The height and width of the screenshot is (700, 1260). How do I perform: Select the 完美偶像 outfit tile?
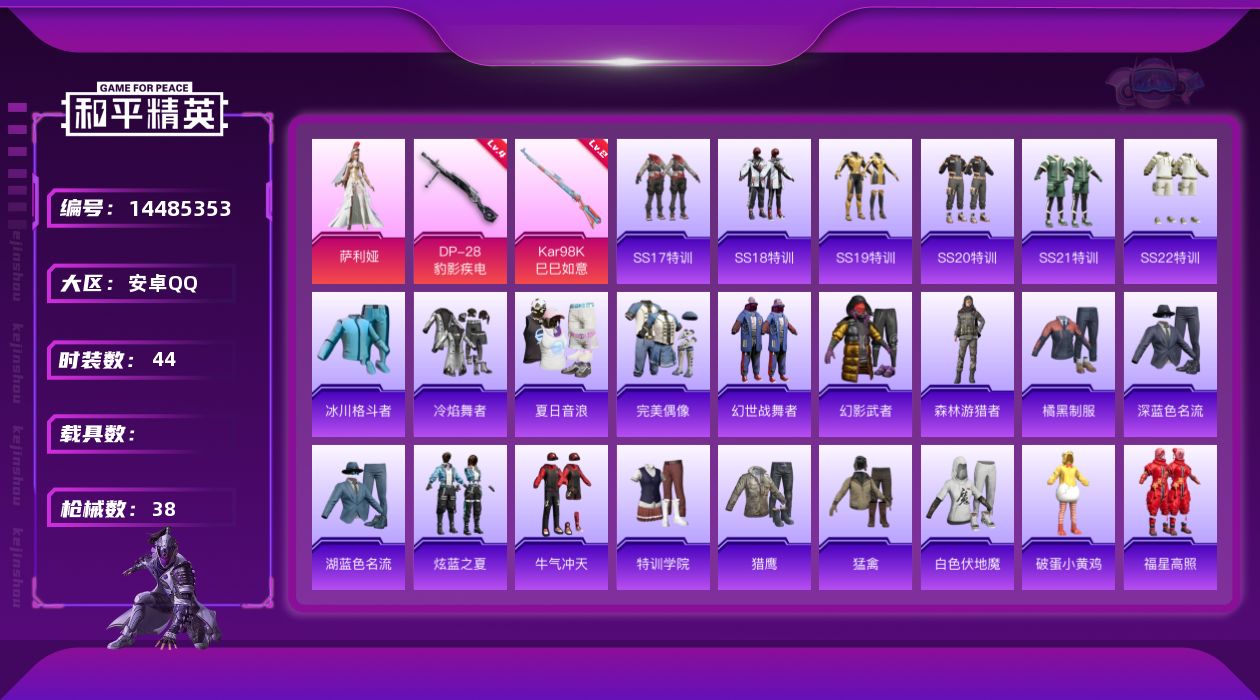tap(663, 363)
